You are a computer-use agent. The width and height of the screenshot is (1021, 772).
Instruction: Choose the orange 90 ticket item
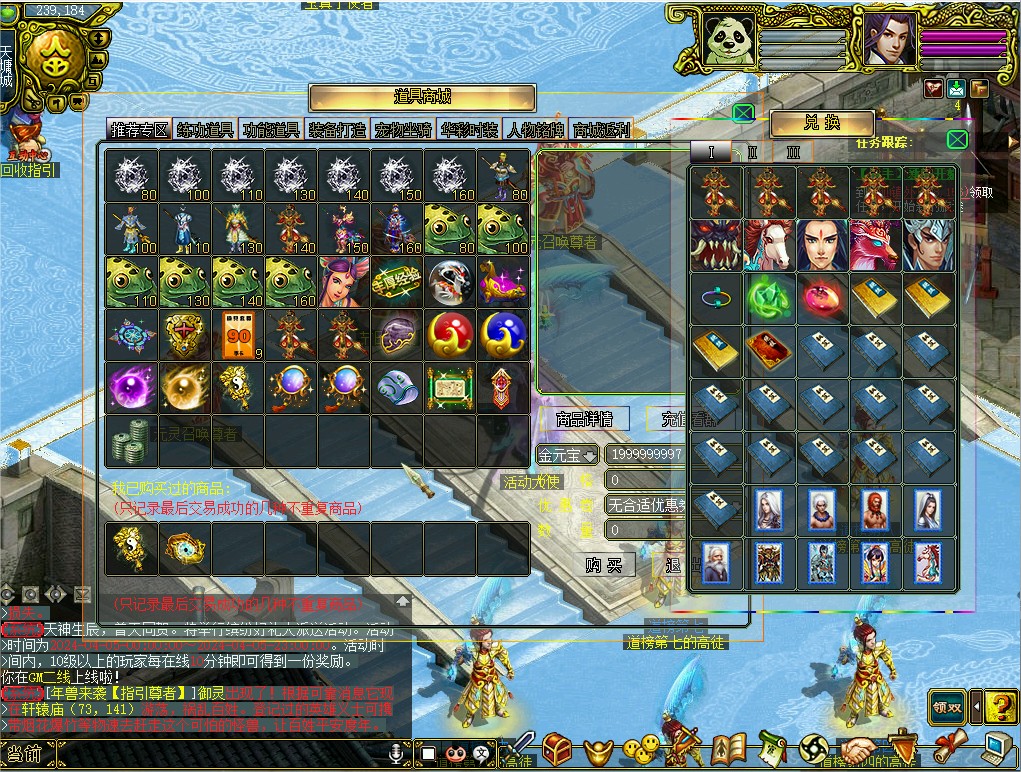[x=238, y=335]
